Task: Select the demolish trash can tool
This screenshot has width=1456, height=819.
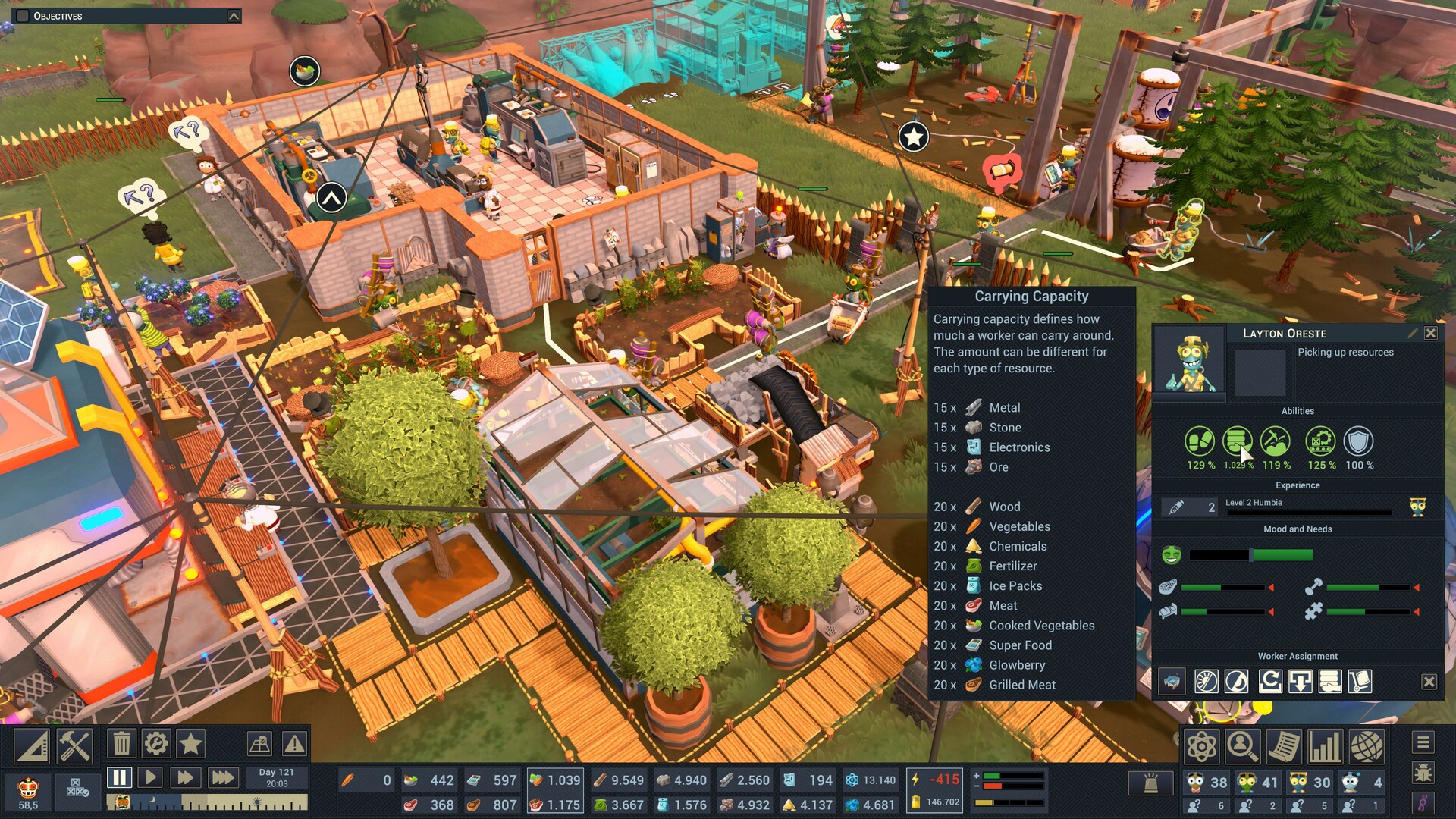Action: coord(120,744)
